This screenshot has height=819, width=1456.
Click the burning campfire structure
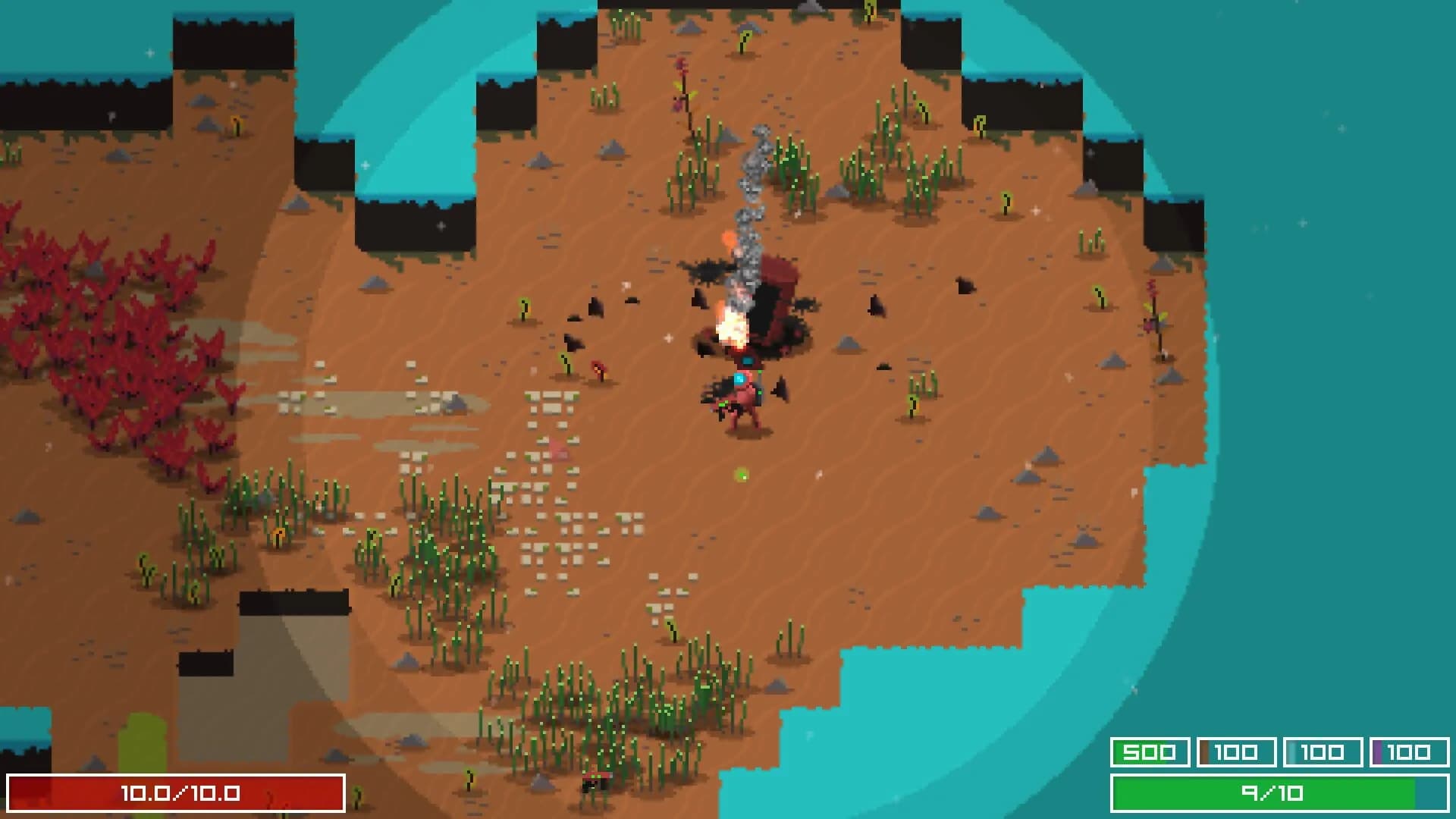[x=732, y=326]
